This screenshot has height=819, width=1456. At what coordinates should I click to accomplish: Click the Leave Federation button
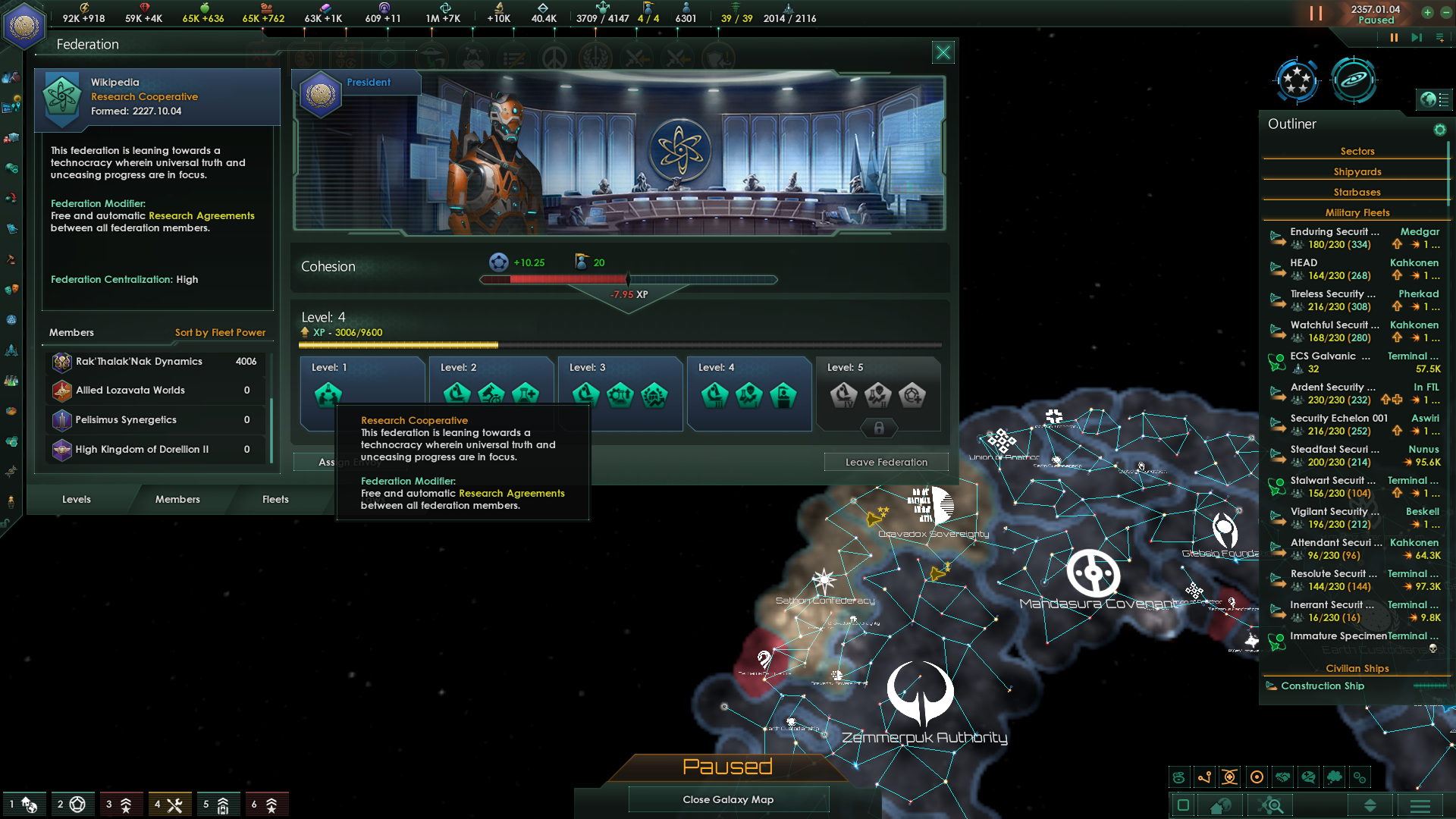pos(886,462)
